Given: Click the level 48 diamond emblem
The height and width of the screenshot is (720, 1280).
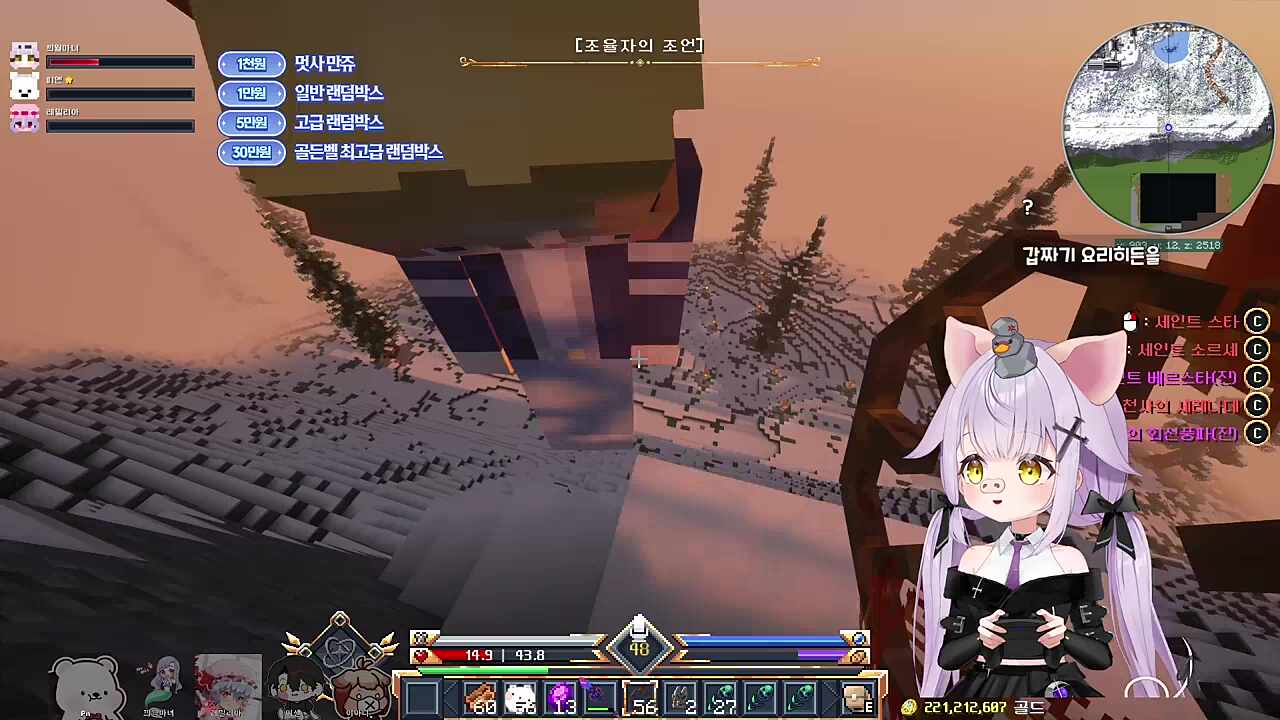Looking at the screenshot, I should tap(640, 648).
